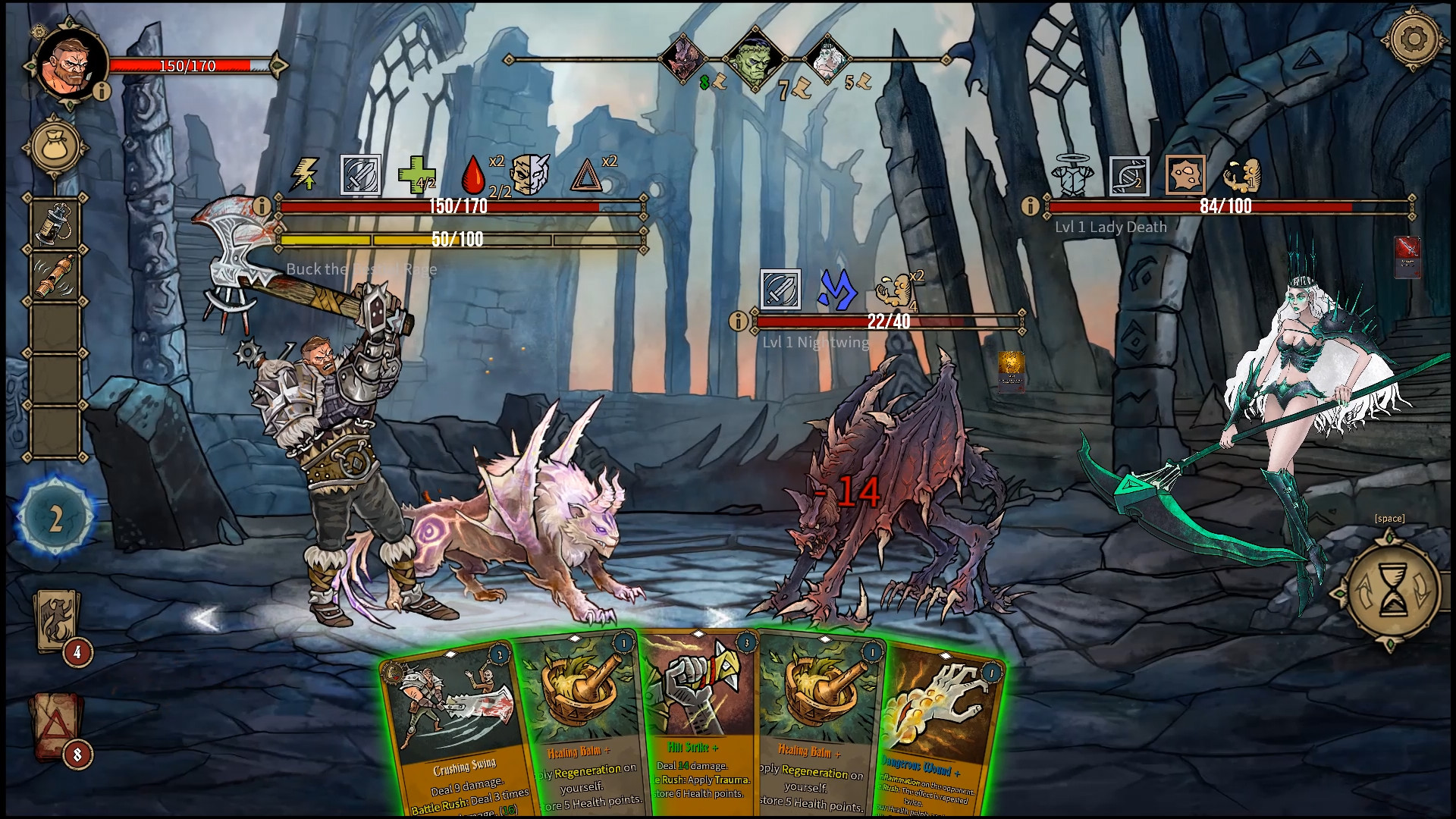This screenshot has height=819, width=1456.
Task: Click the armor halo icon above Lady Death
Action: [x=1072, y=173]
